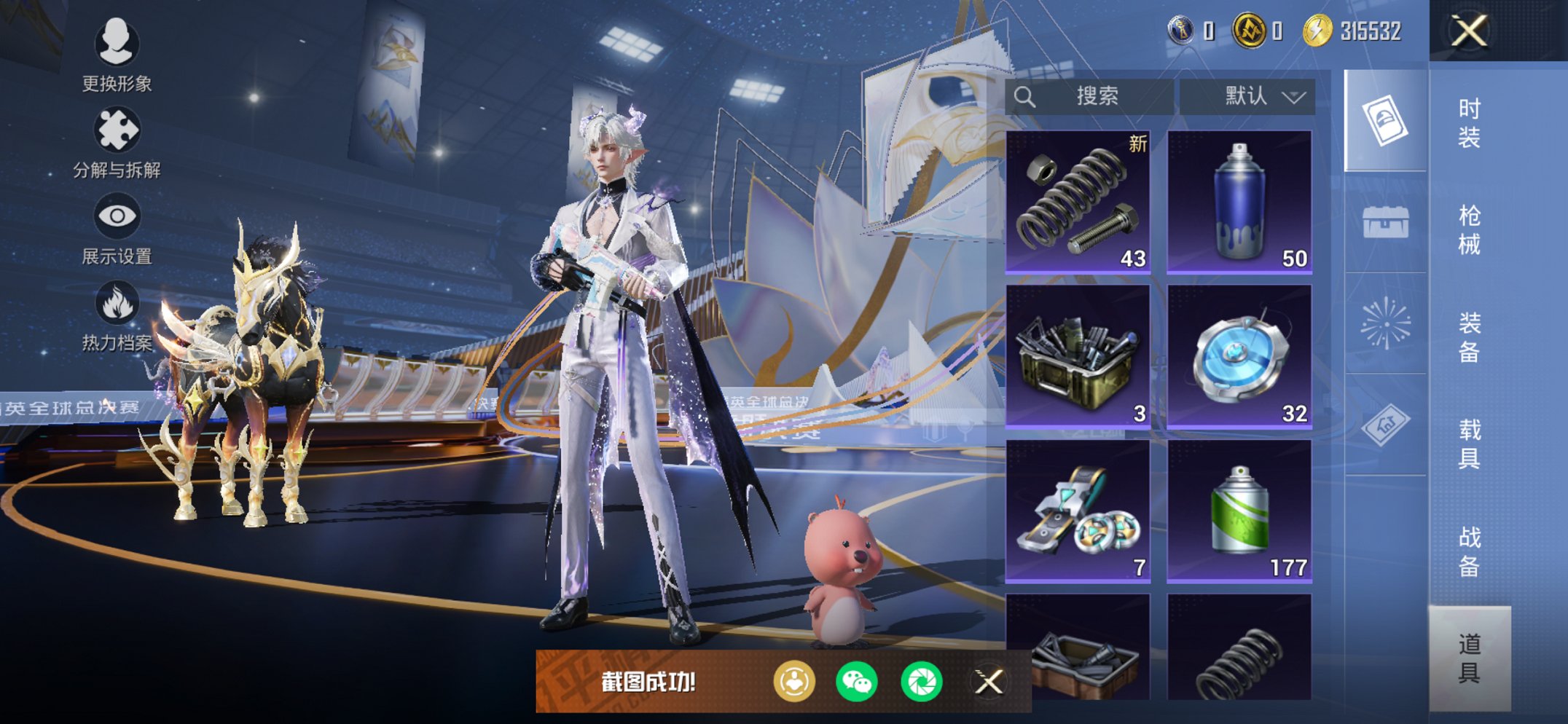The width and height of the screenshot is (1568, 724).
Task: Choose the green weapon parts crate
Action: pos(1078,356)
